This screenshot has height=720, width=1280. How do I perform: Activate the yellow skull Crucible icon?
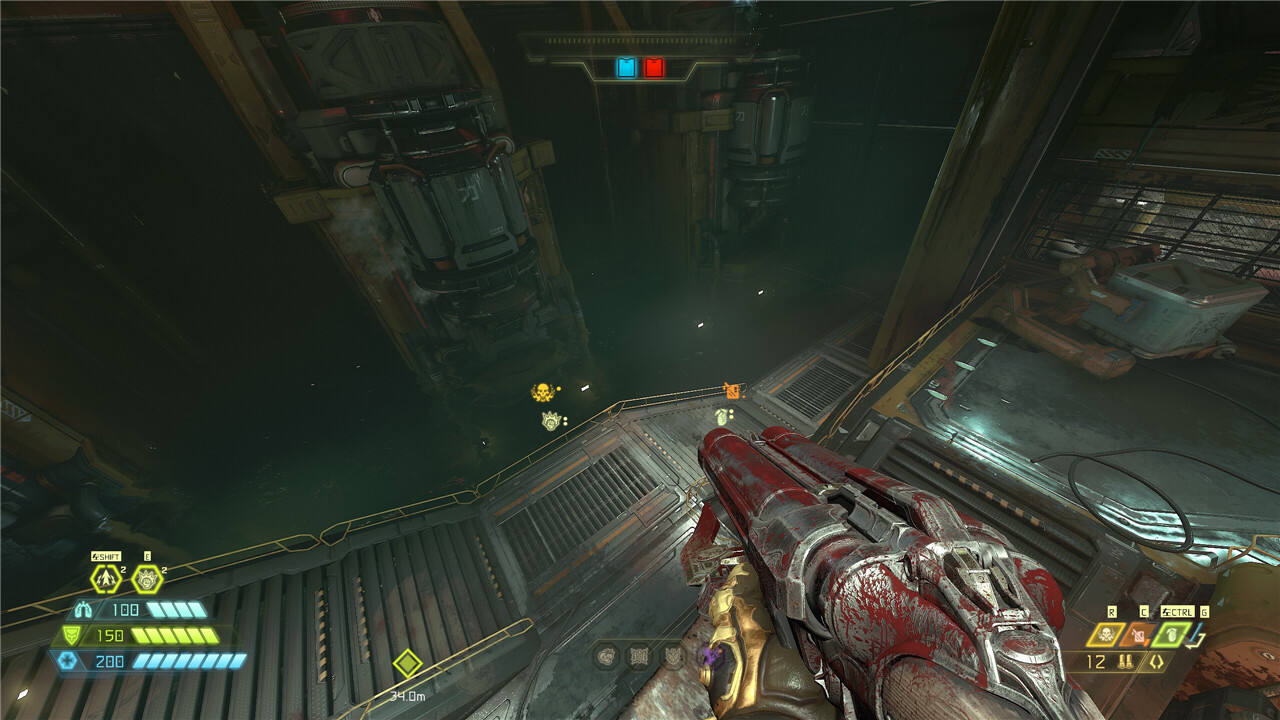(1106, 634)
